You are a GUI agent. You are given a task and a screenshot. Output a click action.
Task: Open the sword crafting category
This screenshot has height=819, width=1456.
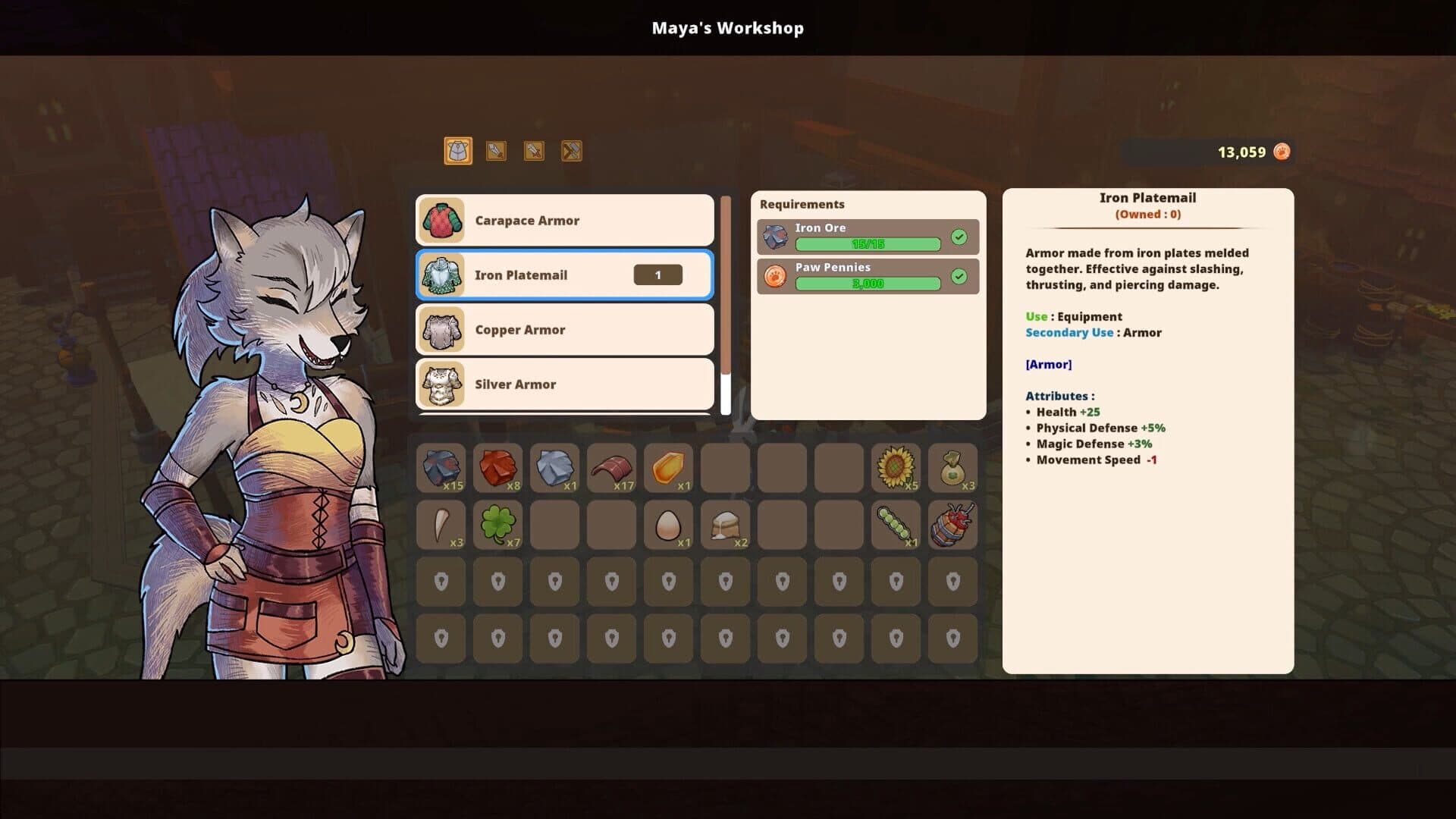(495, 151)
